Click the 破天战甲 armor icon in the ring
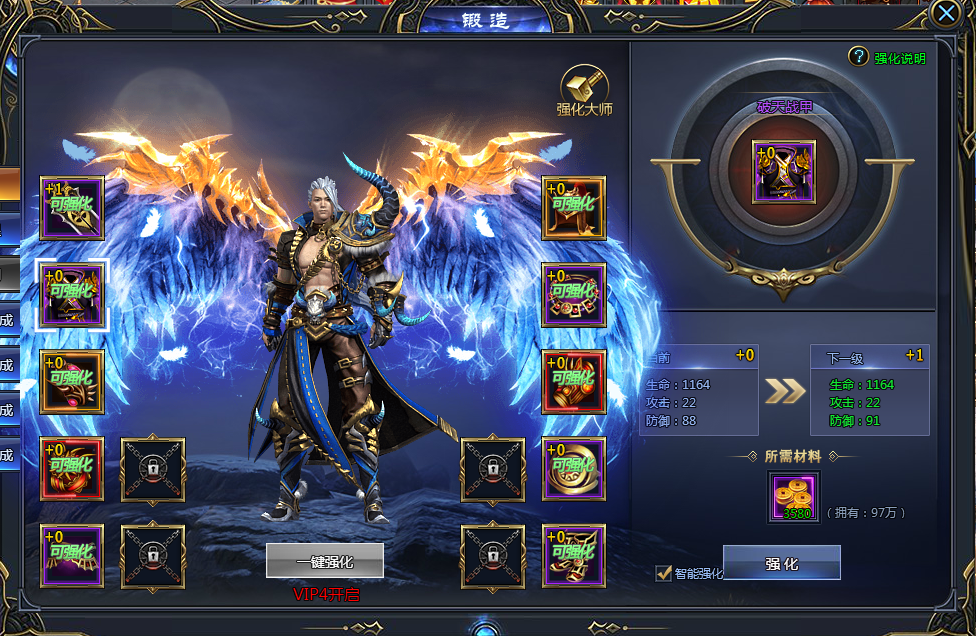Image resolution: width=976 pixels, height=636 pixels. [784, 172]
